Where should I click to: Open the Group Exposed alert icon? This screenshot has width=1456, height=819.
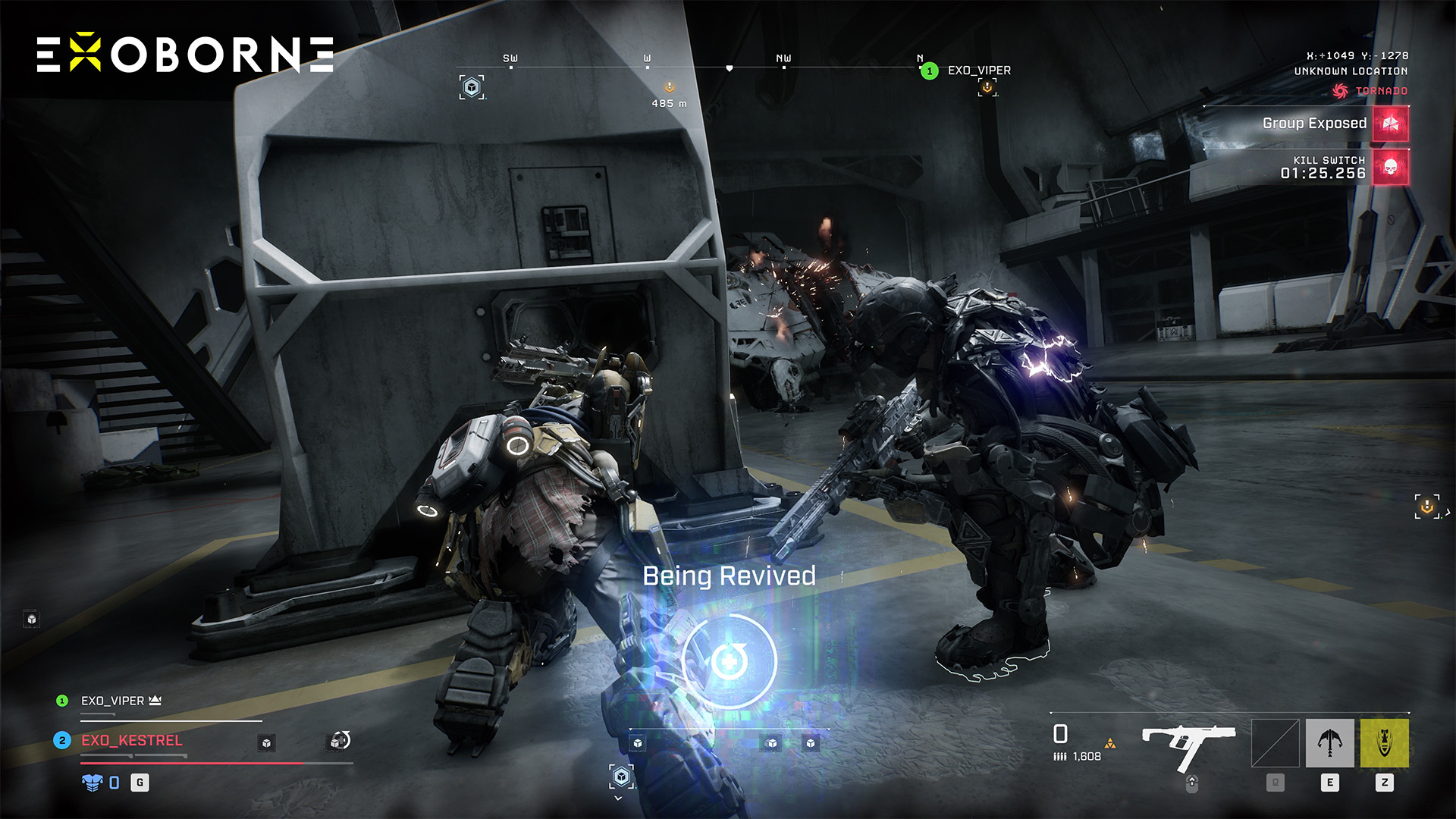pyautogui.click(x=1390, y=124)
